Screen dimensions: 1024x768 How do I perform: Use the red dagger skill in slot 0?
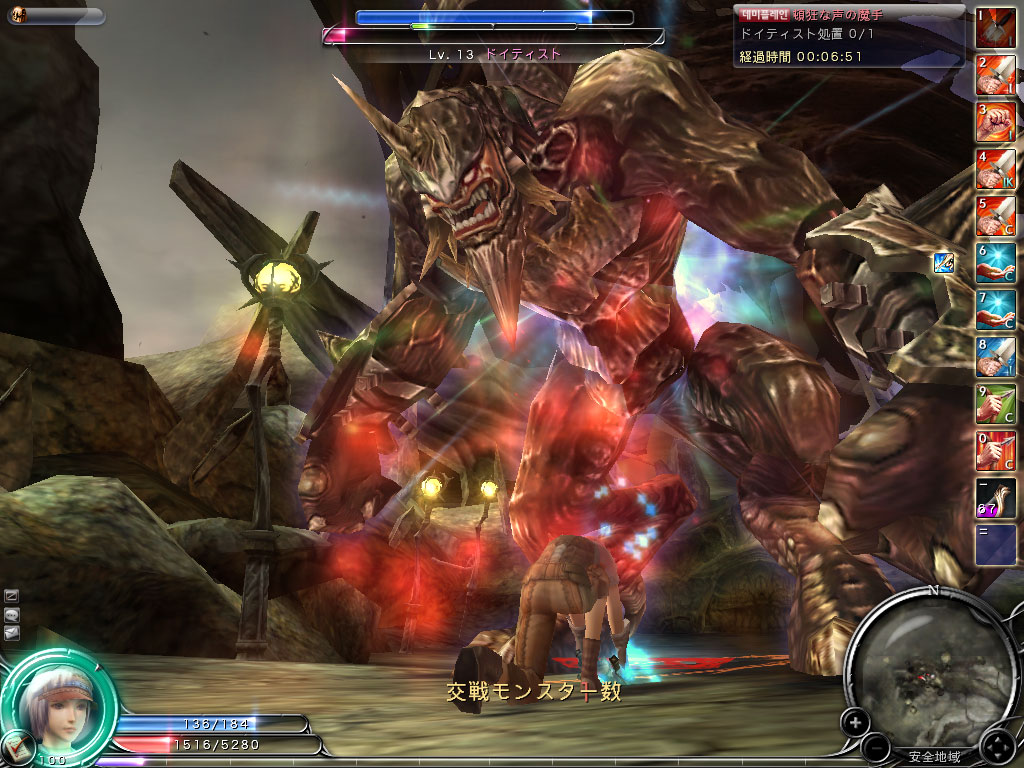click(995, 452)
